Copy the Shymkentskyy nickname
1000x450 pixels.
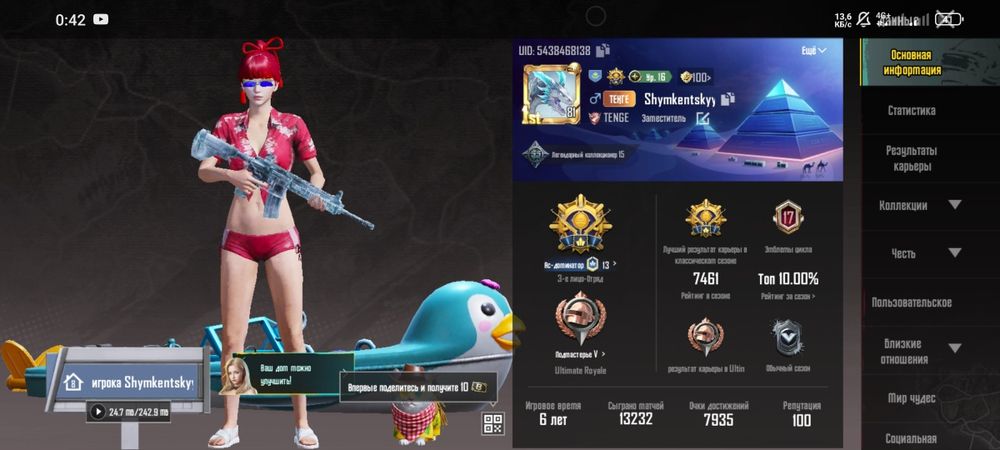coord(729,98)
